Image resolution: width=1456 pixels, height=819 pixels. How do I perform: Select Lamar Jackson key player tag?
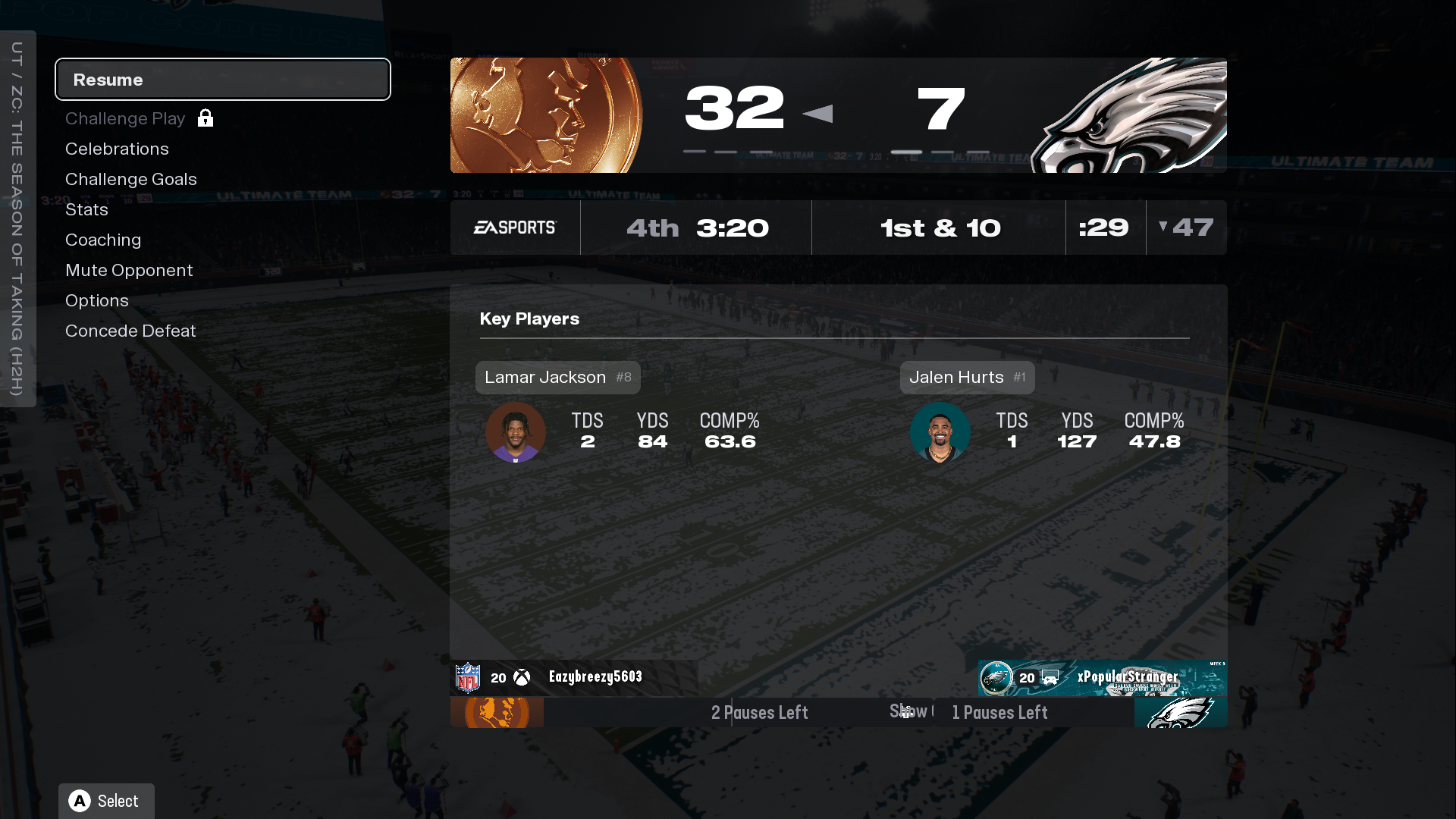[557, 378]
